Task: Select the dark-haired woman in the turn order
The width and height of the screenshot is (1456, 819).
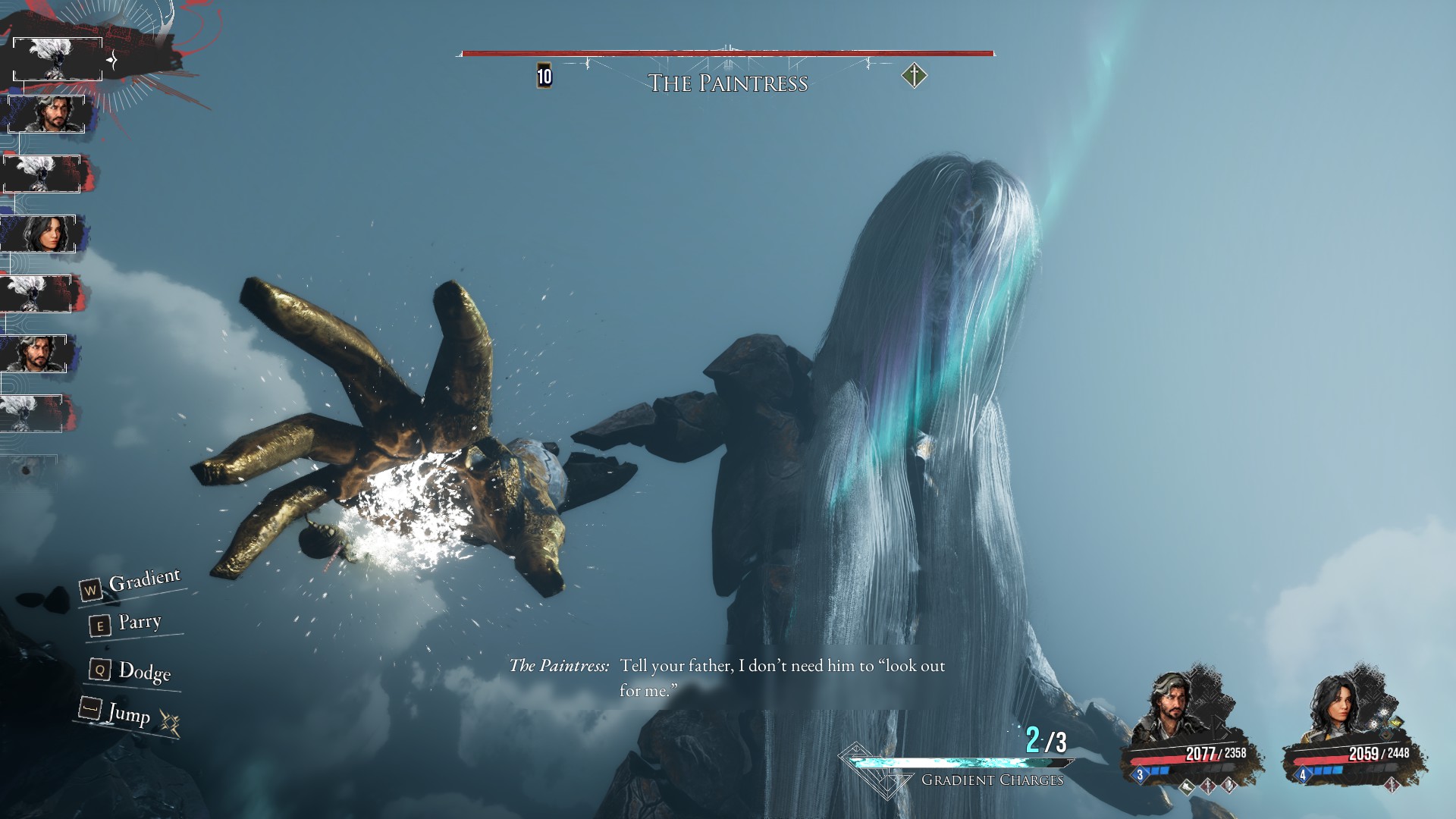Action: pyautogui.click(x=42, y=234)
